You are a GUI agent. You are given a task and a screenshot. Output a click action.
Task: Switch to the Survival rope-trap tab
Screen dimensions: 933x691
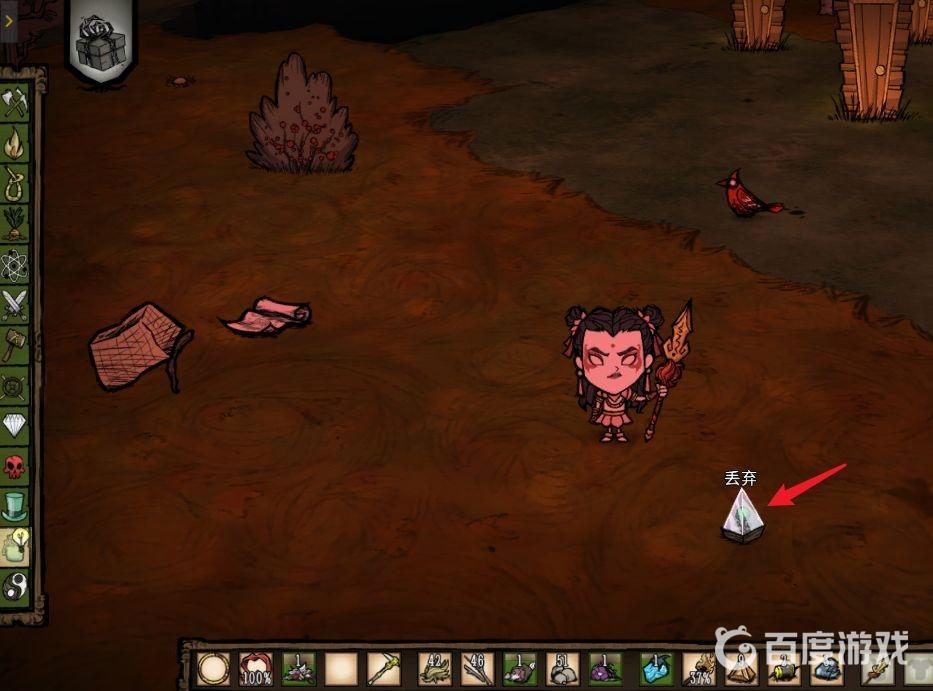14,184
